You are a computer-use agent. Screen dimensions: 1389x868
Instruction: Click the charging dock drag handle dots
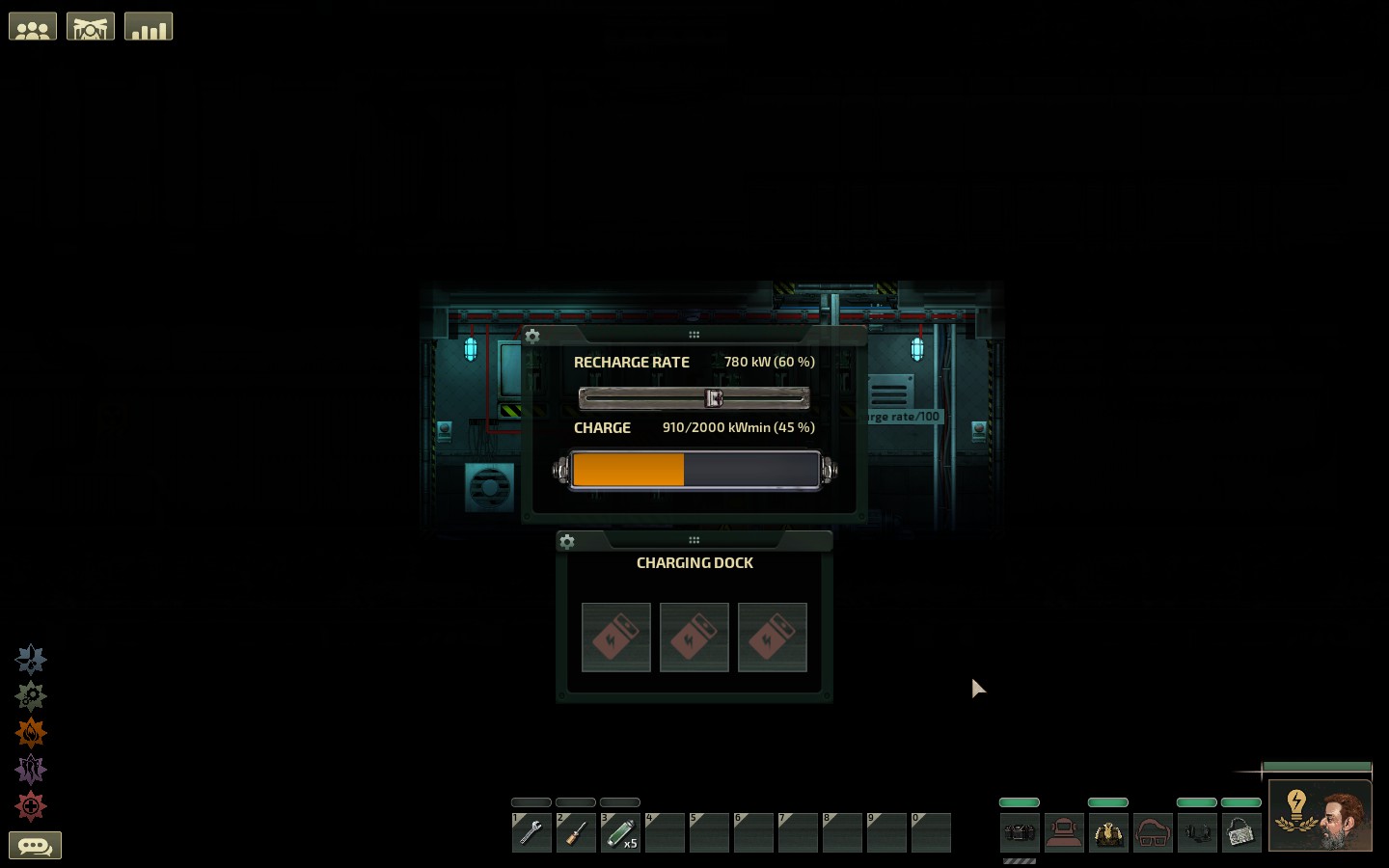(694, 539)
